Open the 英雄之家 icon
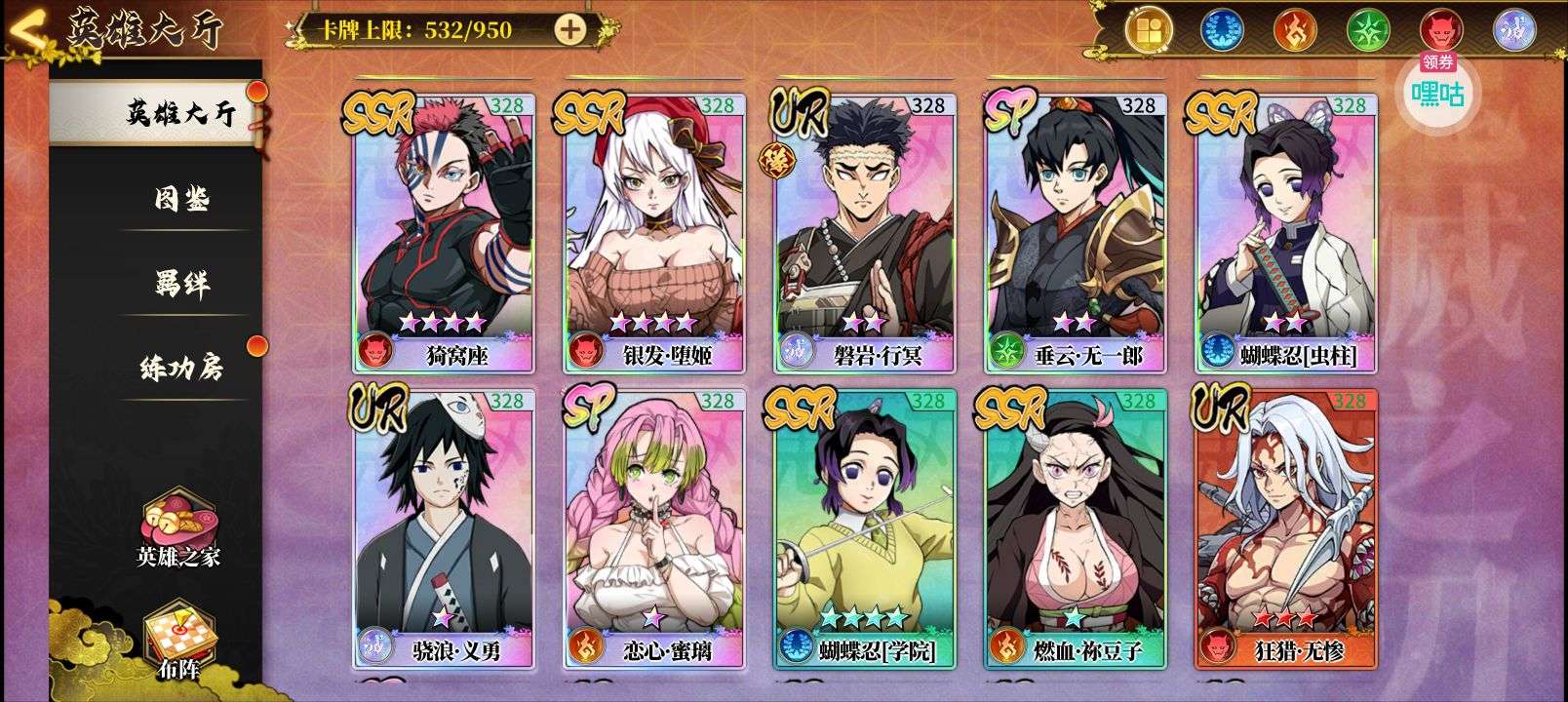Image resolution: width=1568 pixels, height=702 pixels. click(178, 526)
